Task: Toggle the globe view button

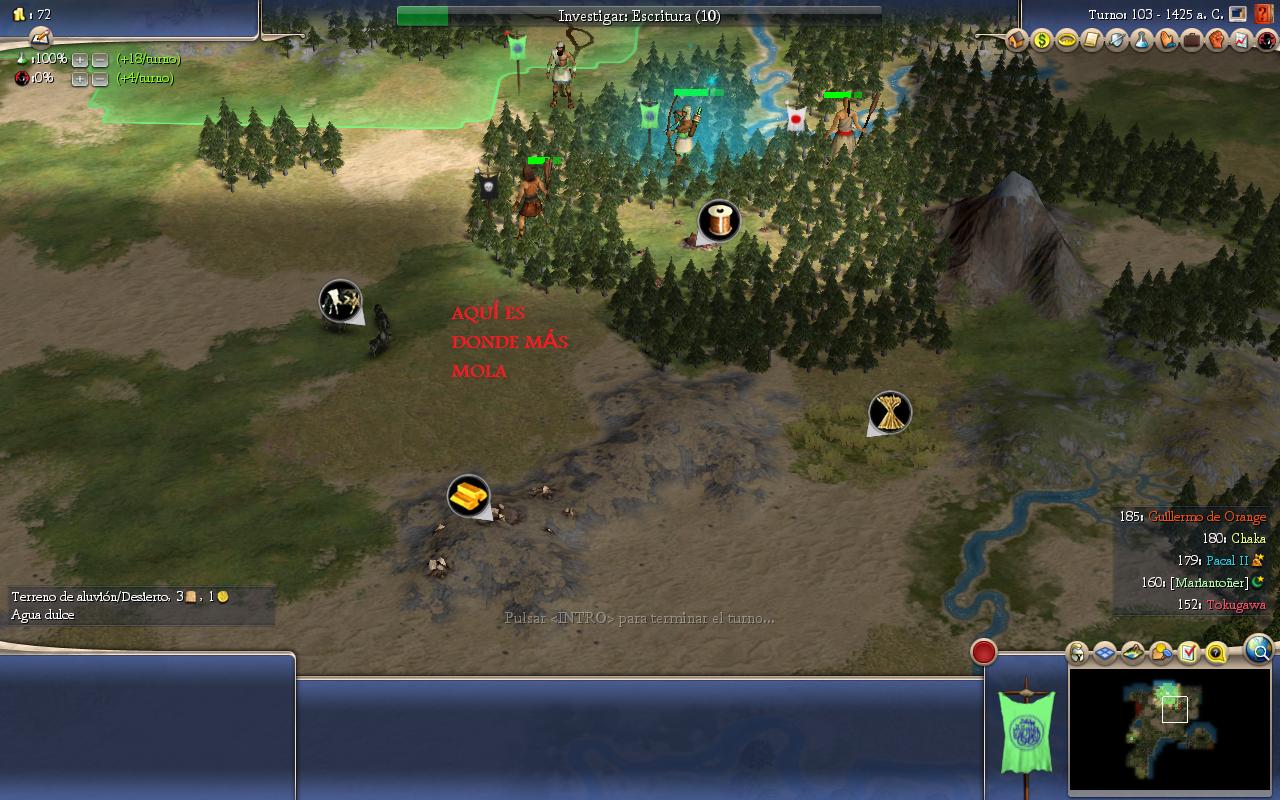Action: (x=1259, y=651)
